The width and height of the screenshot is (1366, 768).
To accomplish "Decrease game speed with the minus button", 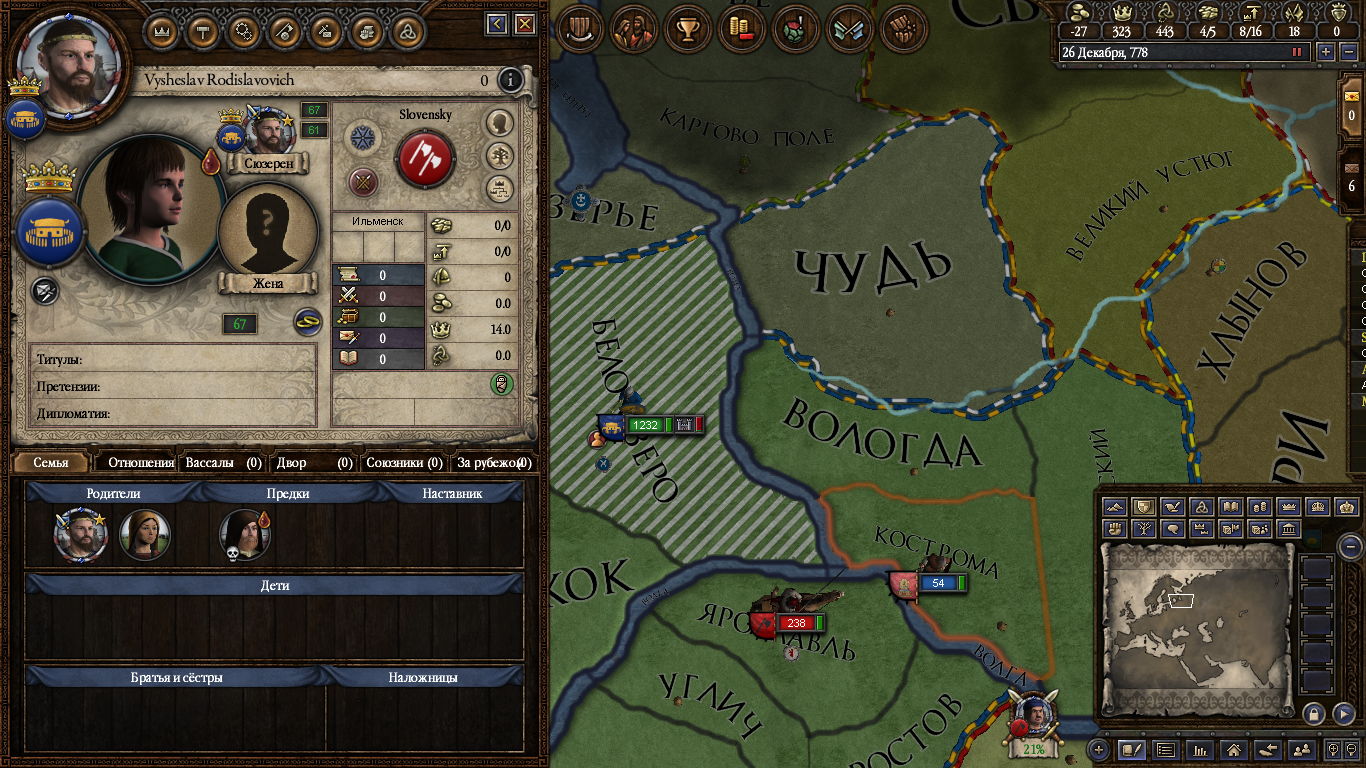I will click(1347, 52).
